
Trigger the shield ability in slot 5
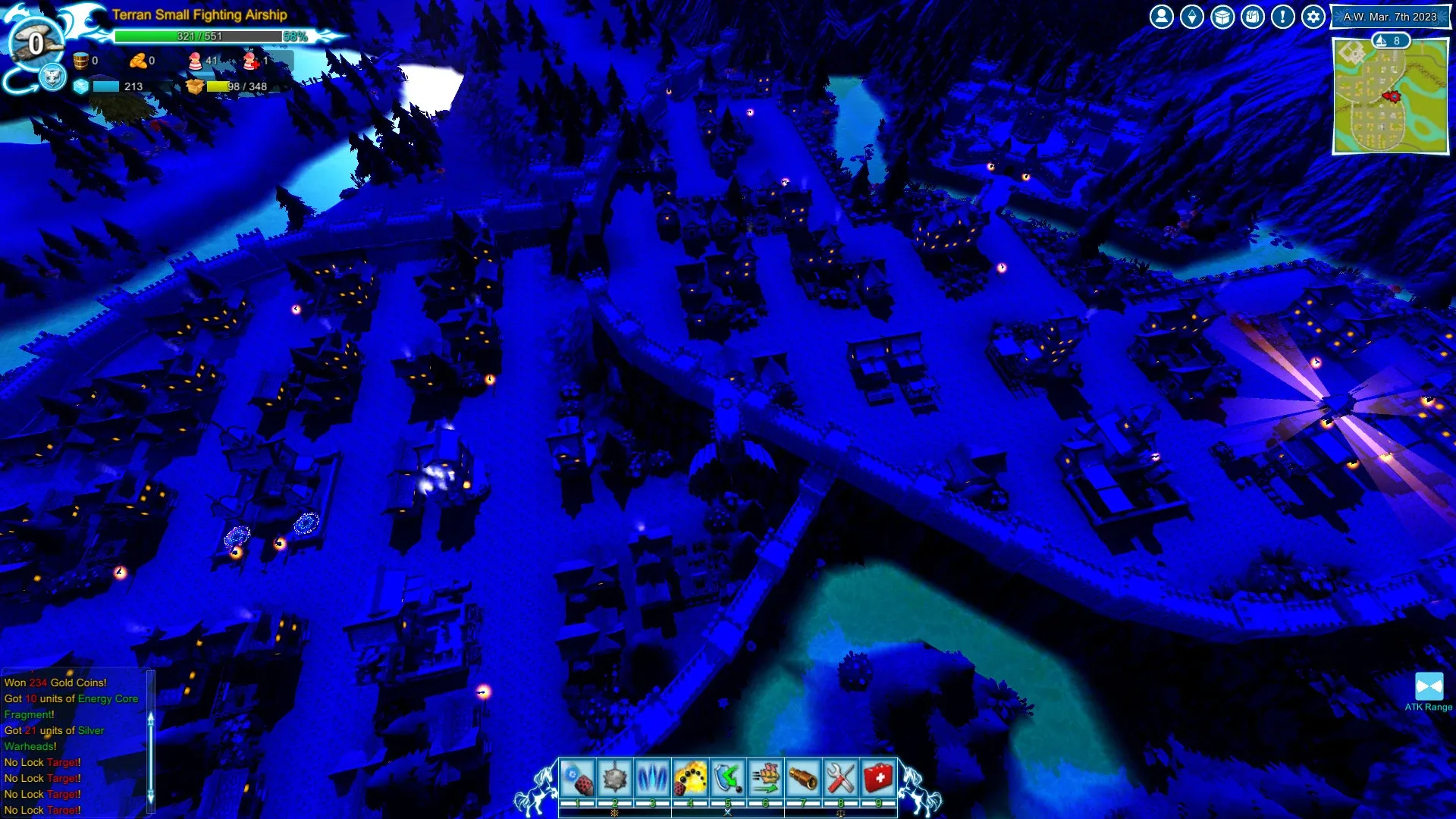[729, 775]
